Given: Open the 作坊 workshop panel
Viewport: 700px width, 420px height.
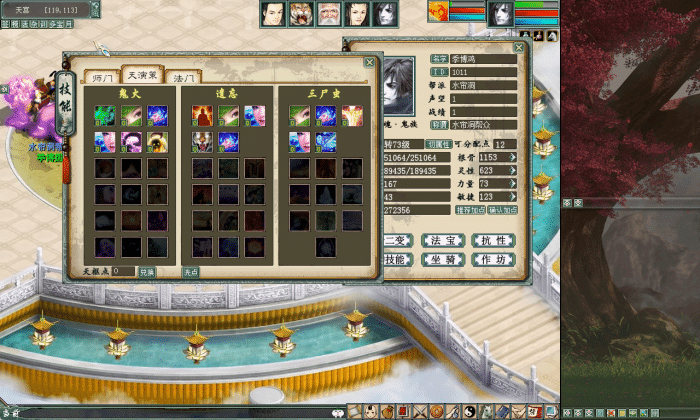Looking at the screenshot, I should pyautogui.click(x=493, y=259).
